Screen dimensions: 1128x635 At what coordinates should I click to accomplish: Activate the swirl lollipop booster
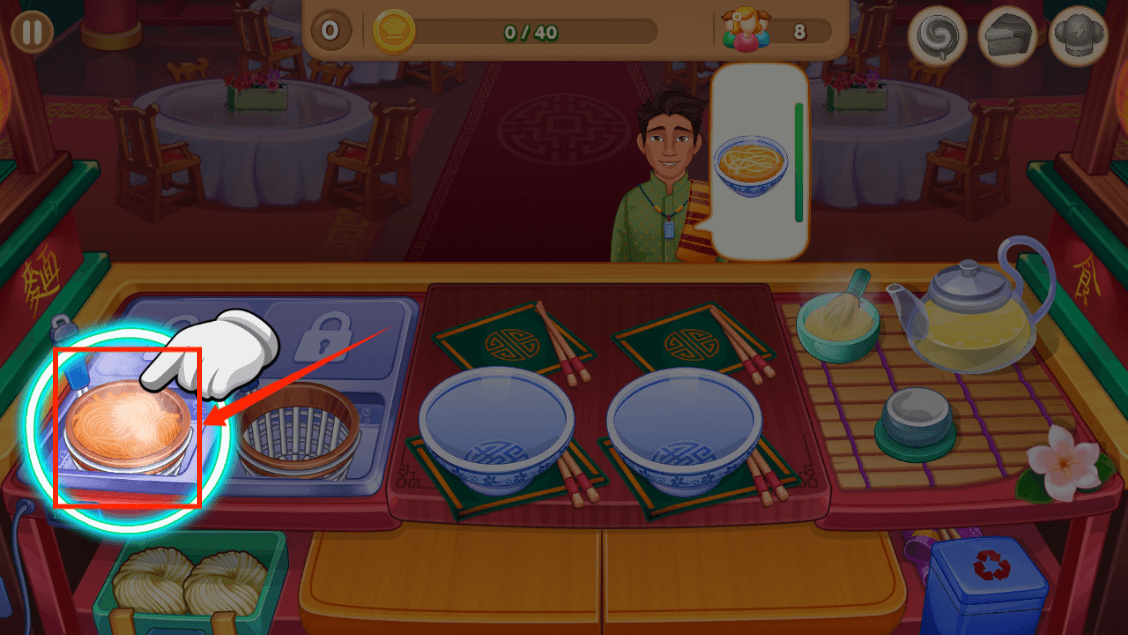(937, 38)
